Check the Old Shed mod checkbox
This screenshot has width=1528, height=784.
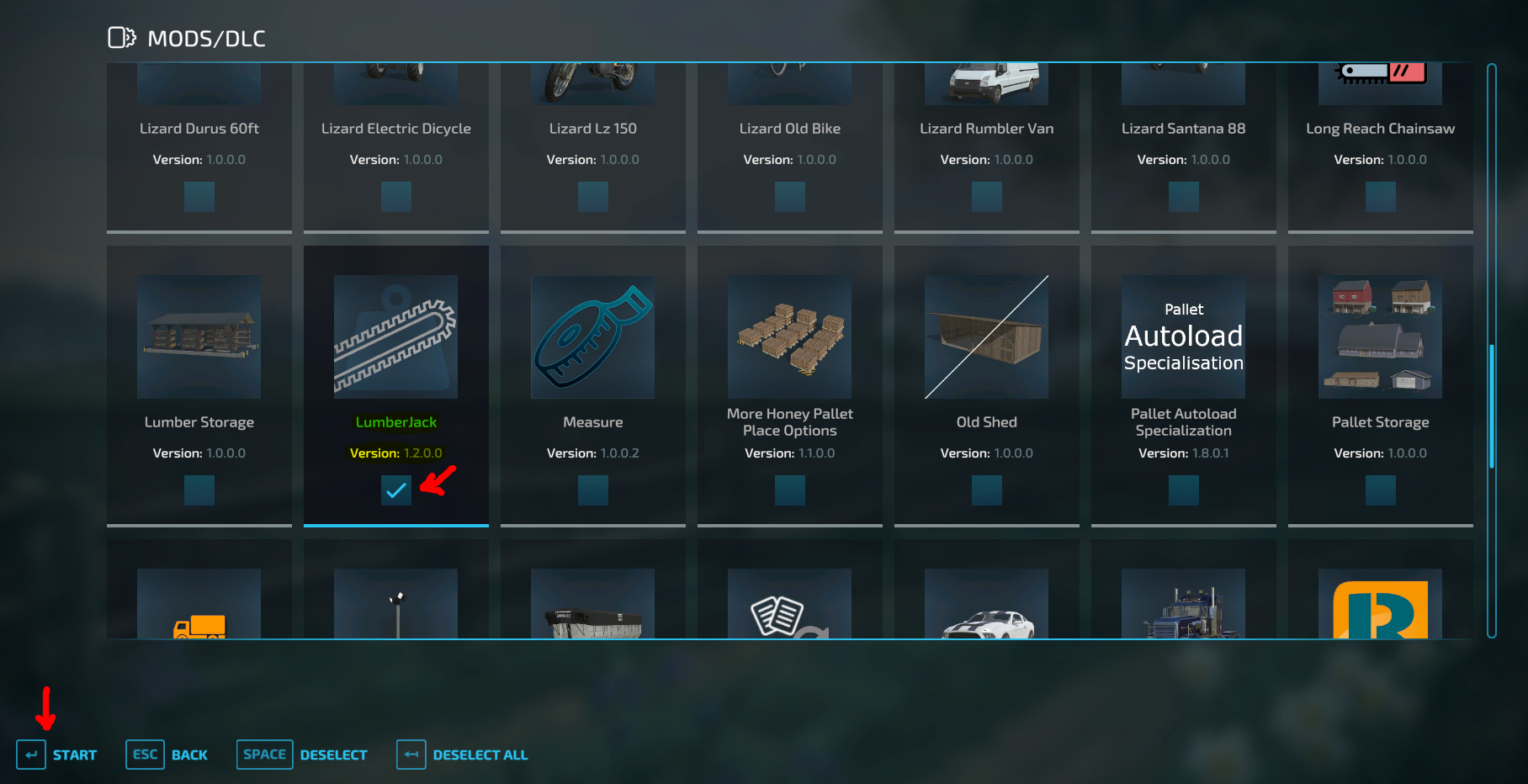pyautogui.click(x=986, y=490)
